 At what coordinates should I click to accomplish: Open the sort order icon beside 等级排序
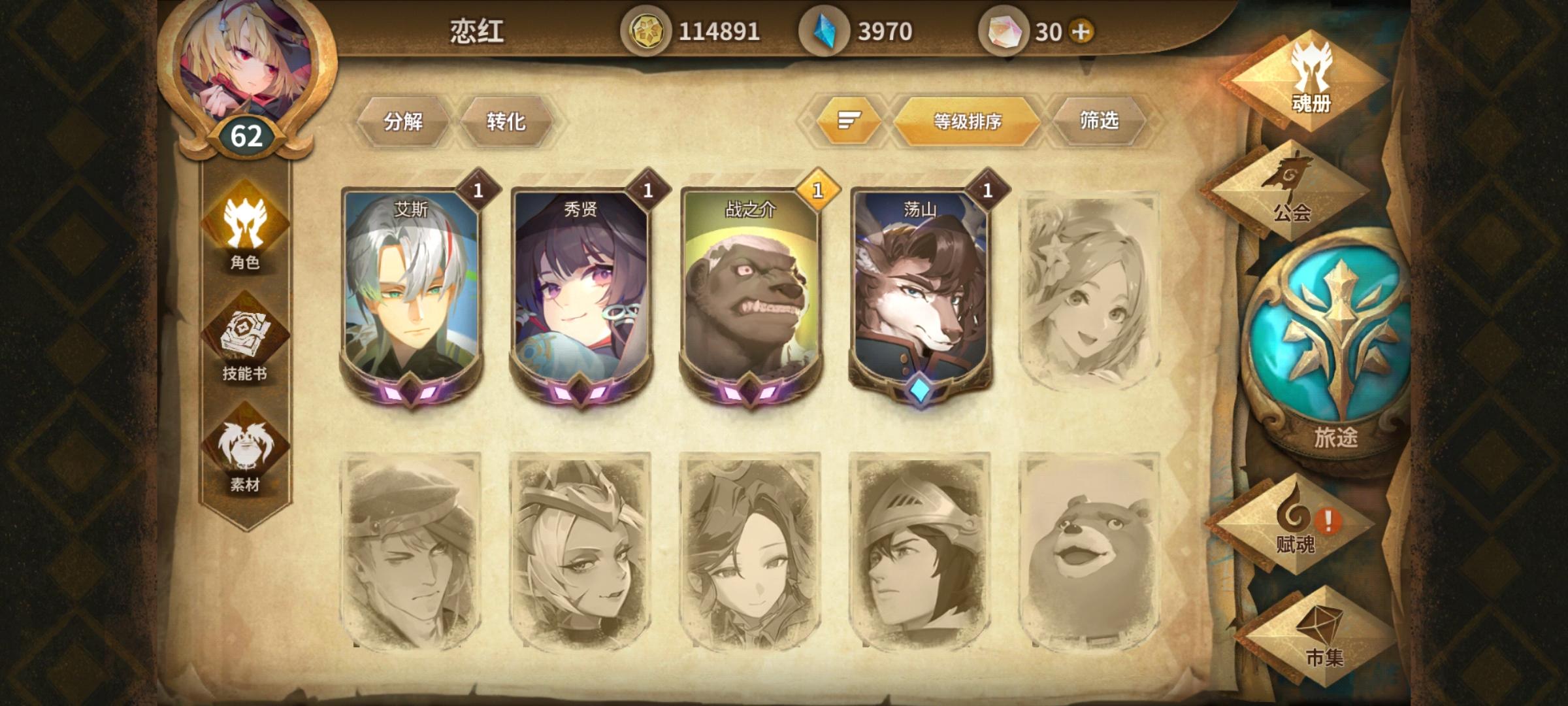point(846,120)
